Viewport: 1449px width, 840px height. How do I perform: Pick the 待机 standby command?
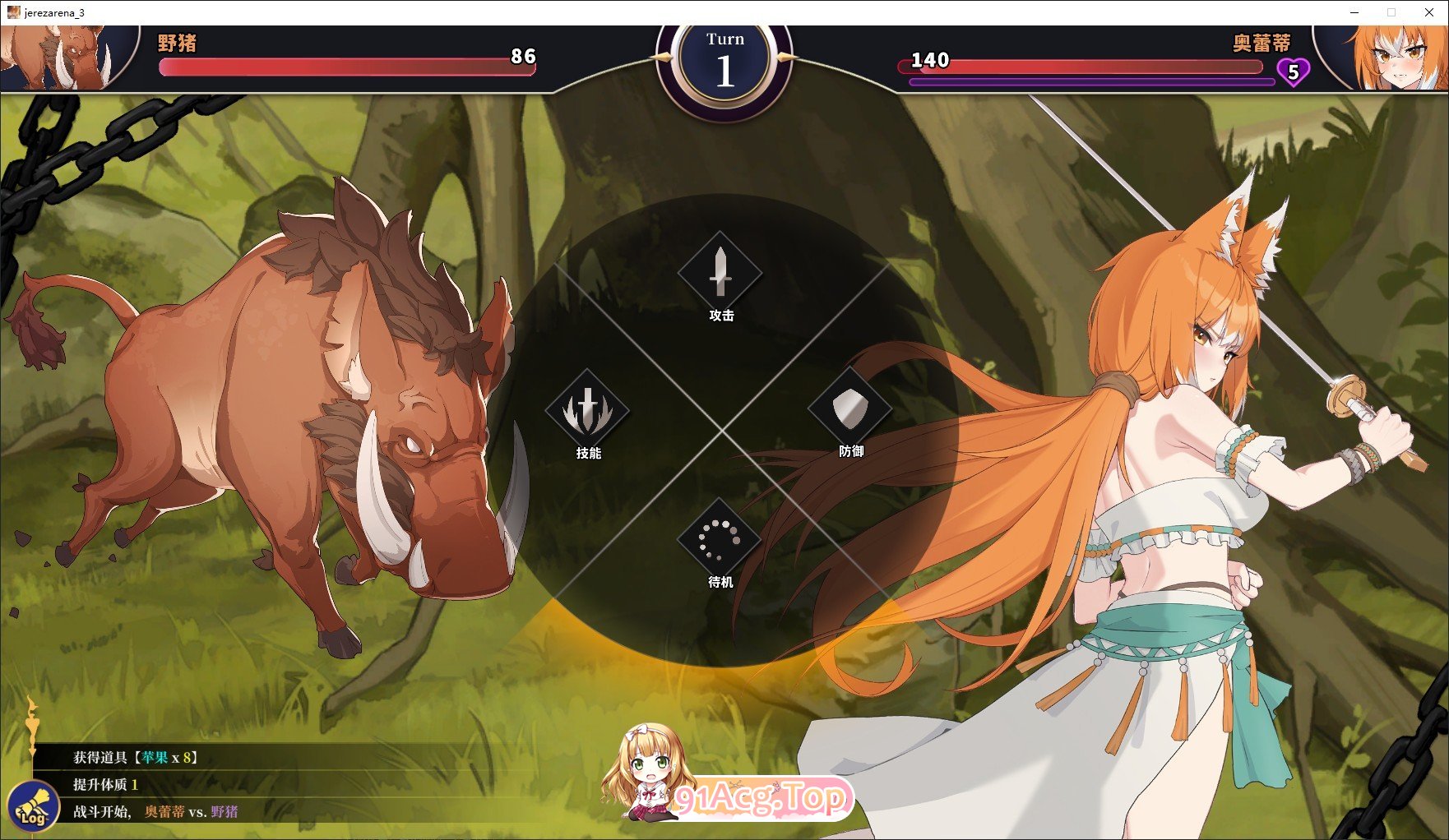click(720, 541)
